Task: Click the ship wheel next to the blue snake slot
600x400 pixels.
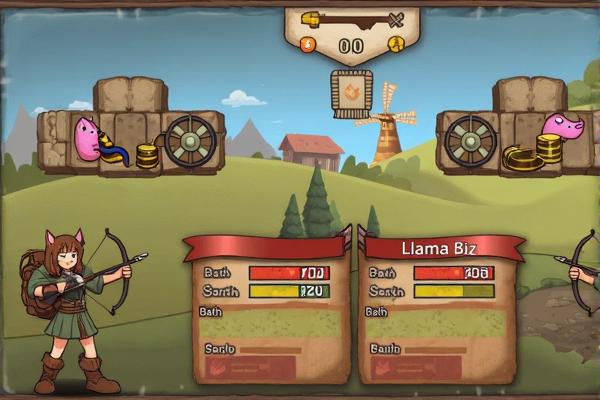Action: click(x=190, y=142)
